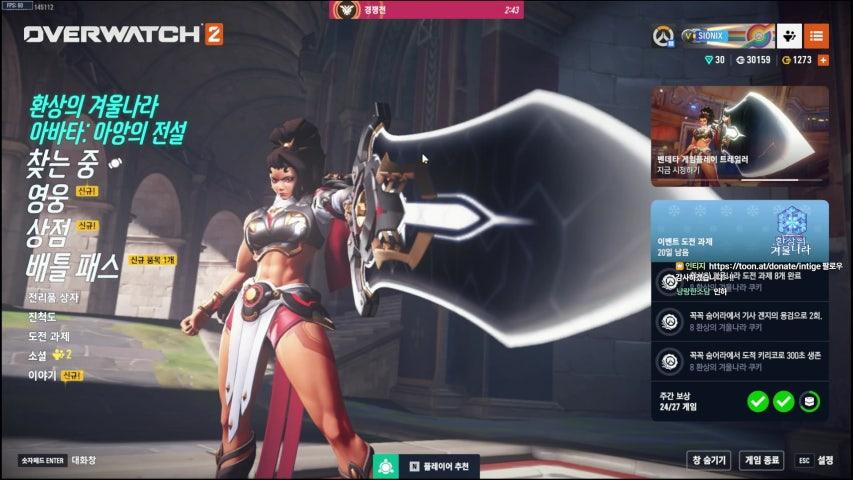Image resolution: width=853 pixels, height=480 pixels.
Task: Open the 진척도 (Progression) menu
Action: 43,316
